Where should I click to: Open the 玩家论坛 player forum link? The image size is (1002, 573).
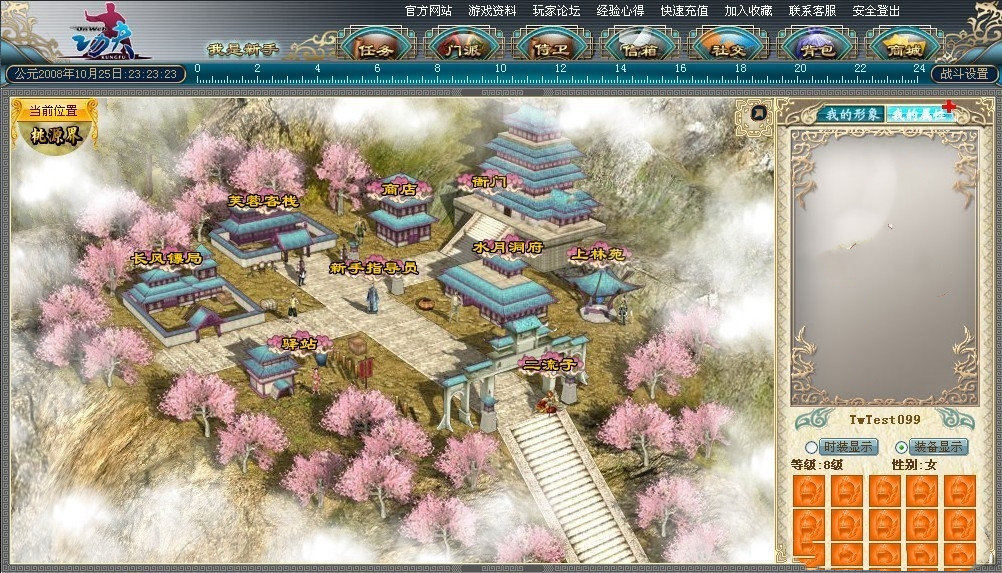[x=557, y=11]
